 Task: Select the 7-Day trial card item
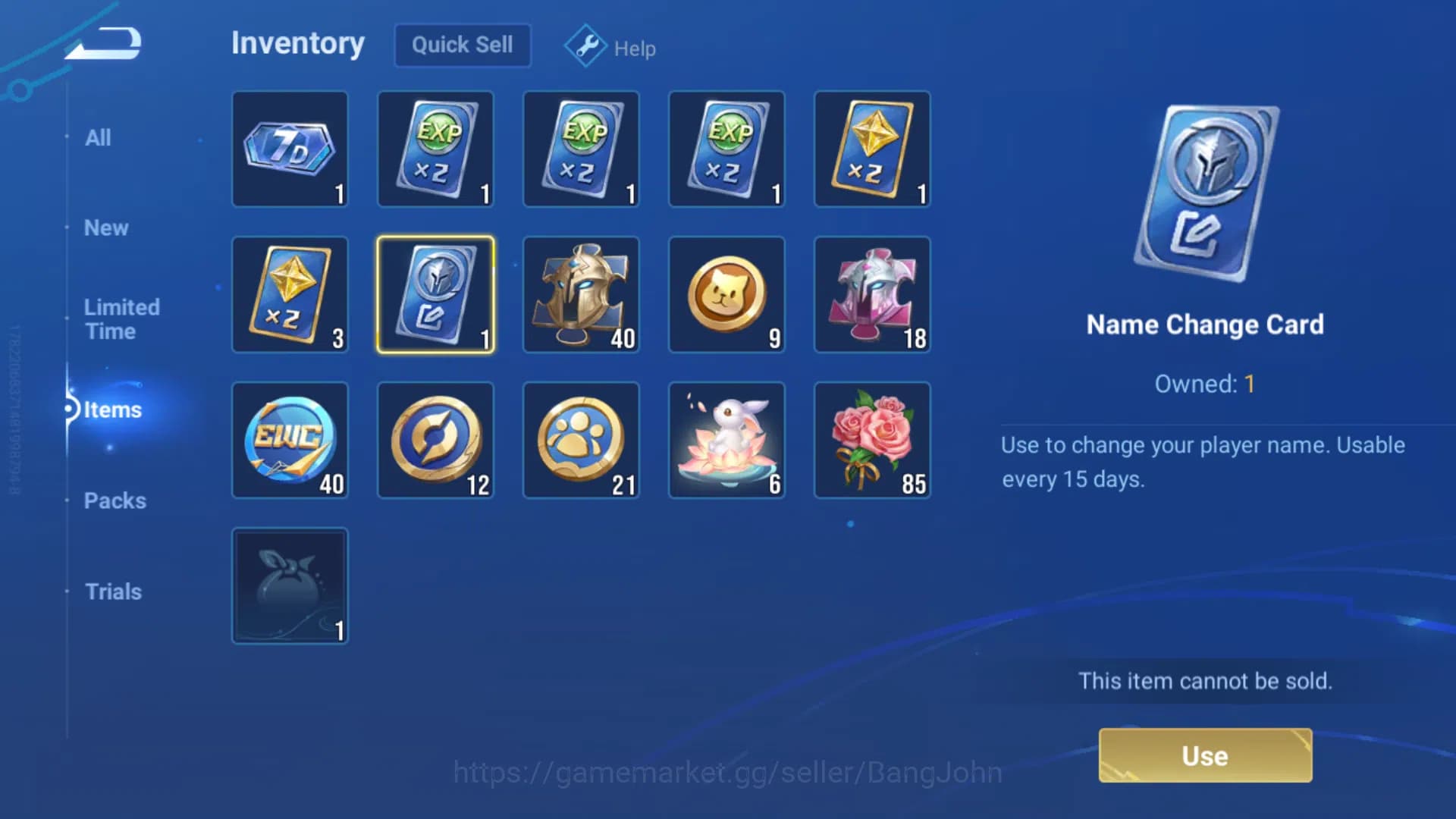click(290, 149)
